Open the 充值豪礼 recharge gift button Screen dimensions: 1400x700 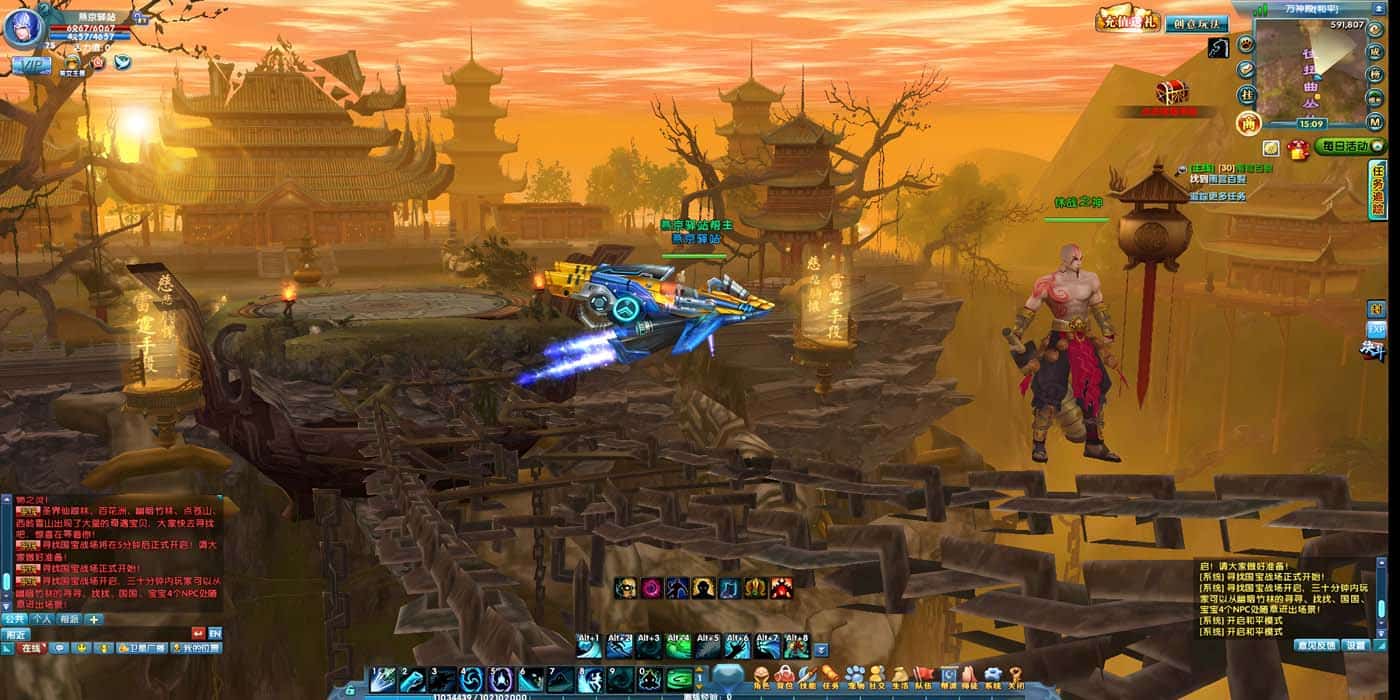(1128, 21)
